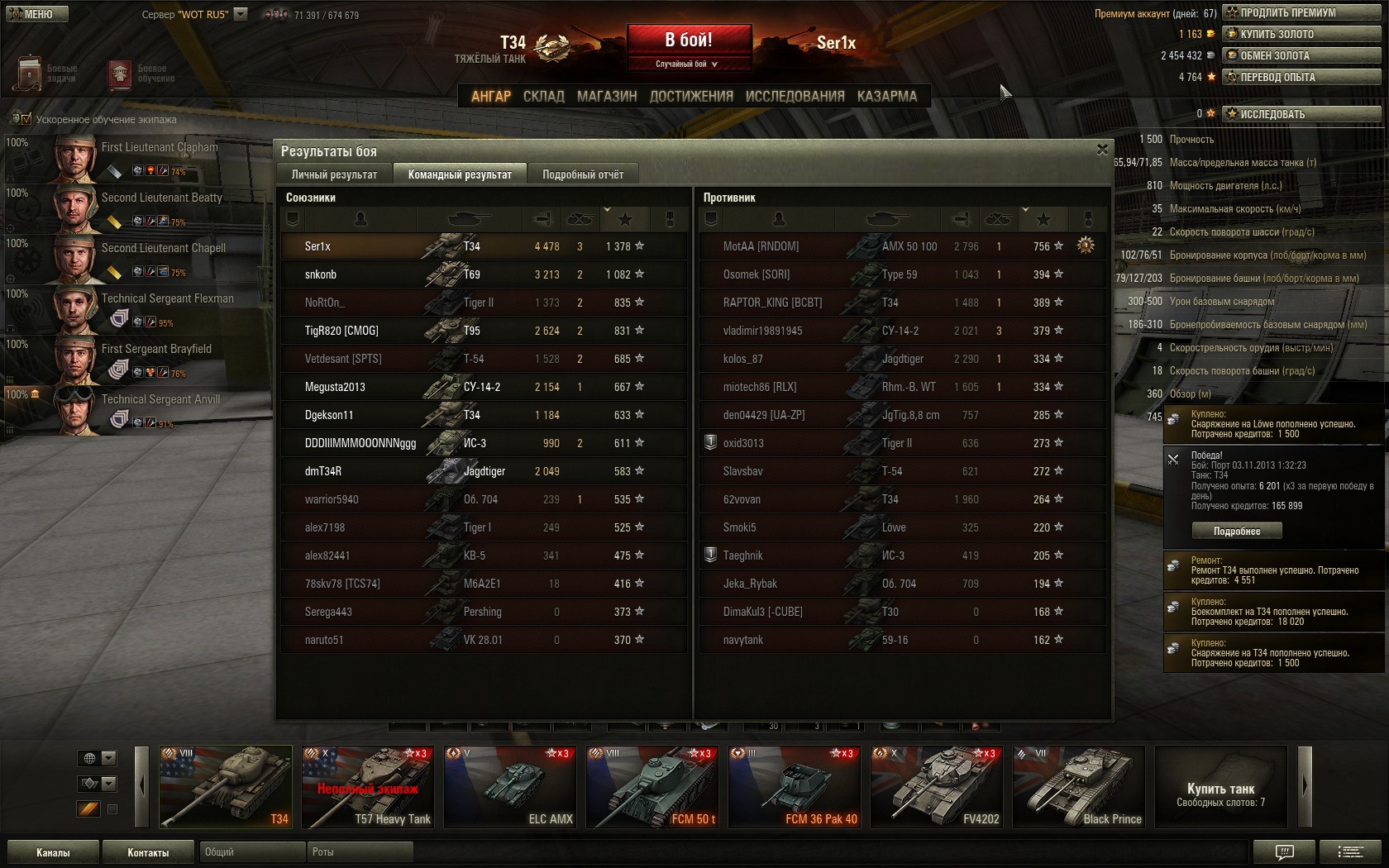This screenshot has height=868, width=1389.
Task: Close the battle results window
Action: tap(1102, 150)
